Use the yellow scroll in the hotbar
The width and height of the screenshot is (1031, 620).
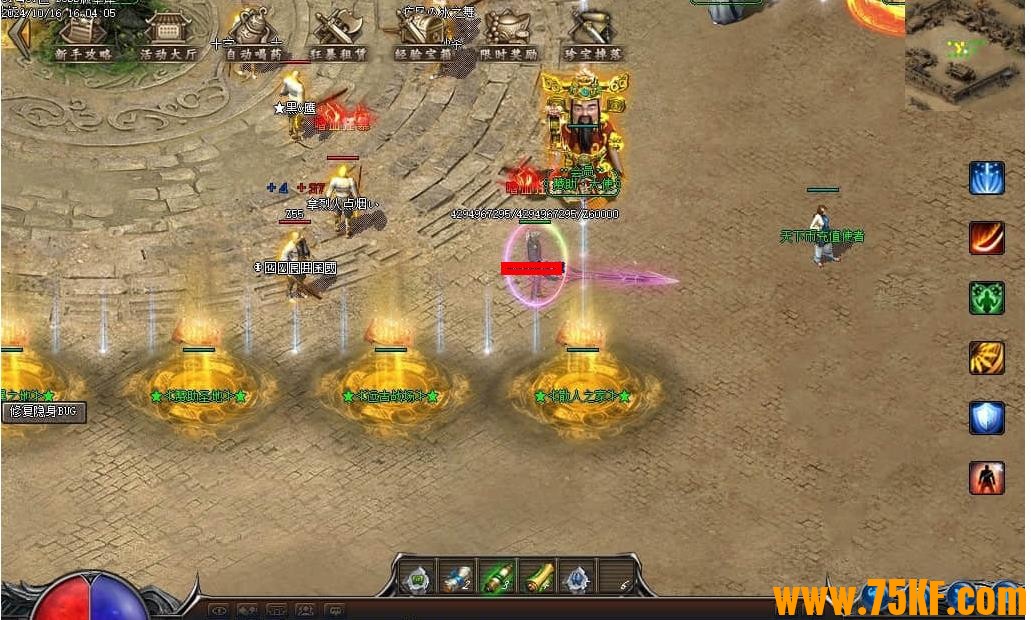537,578
